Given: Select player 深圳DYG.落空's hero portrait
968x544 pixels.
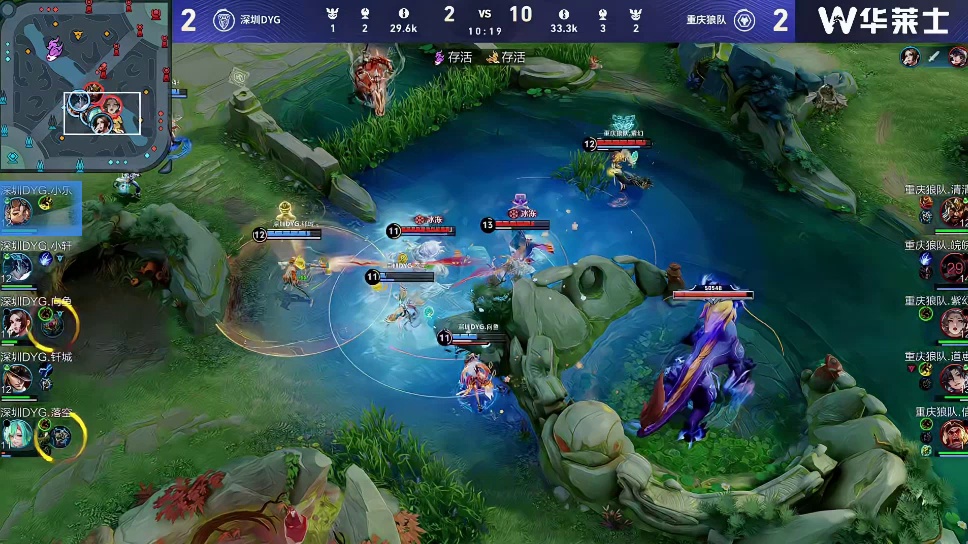Looking at the screenshot, I should click(x=18, y=434).
